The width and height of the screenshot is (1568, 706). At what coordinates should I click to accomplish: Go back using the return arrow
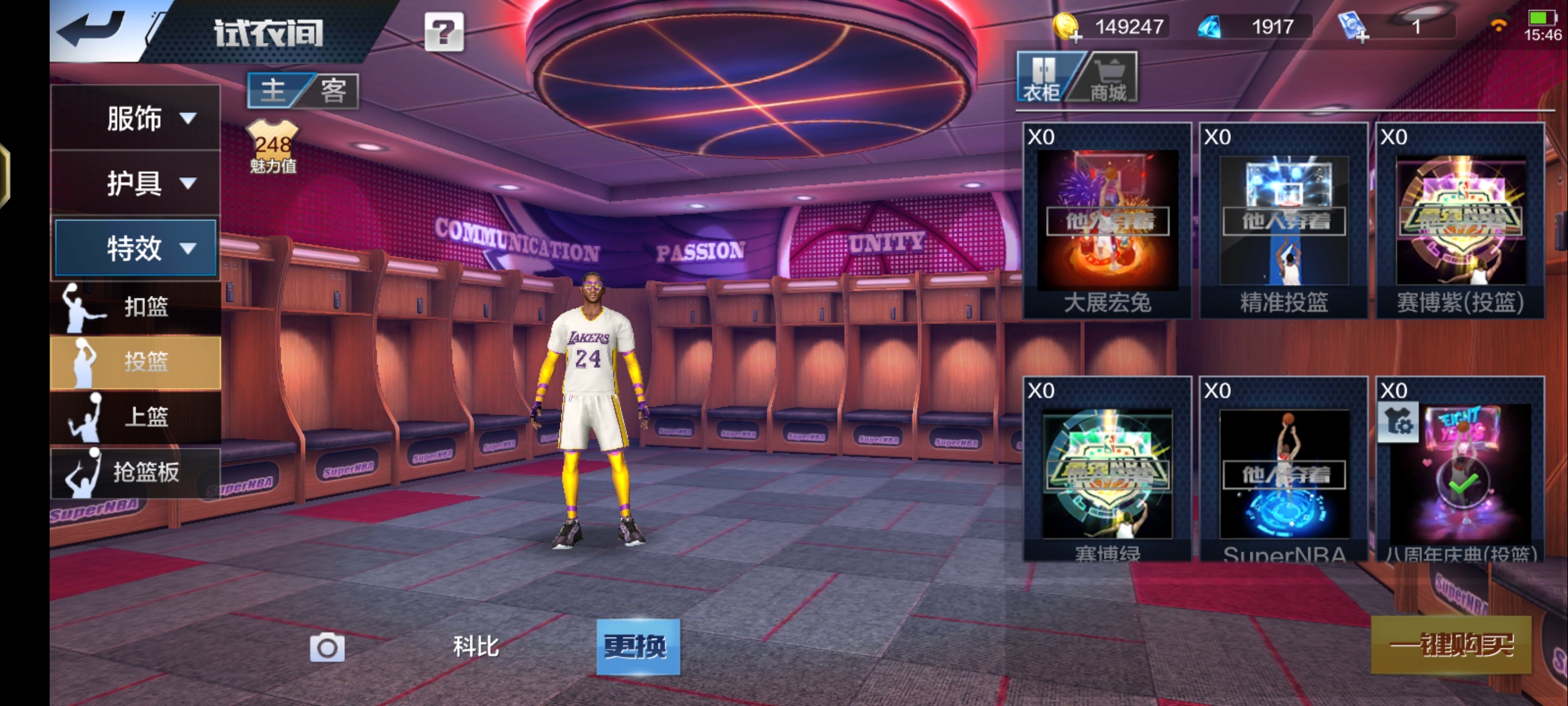pyautogui.click(x=91, y=29)
